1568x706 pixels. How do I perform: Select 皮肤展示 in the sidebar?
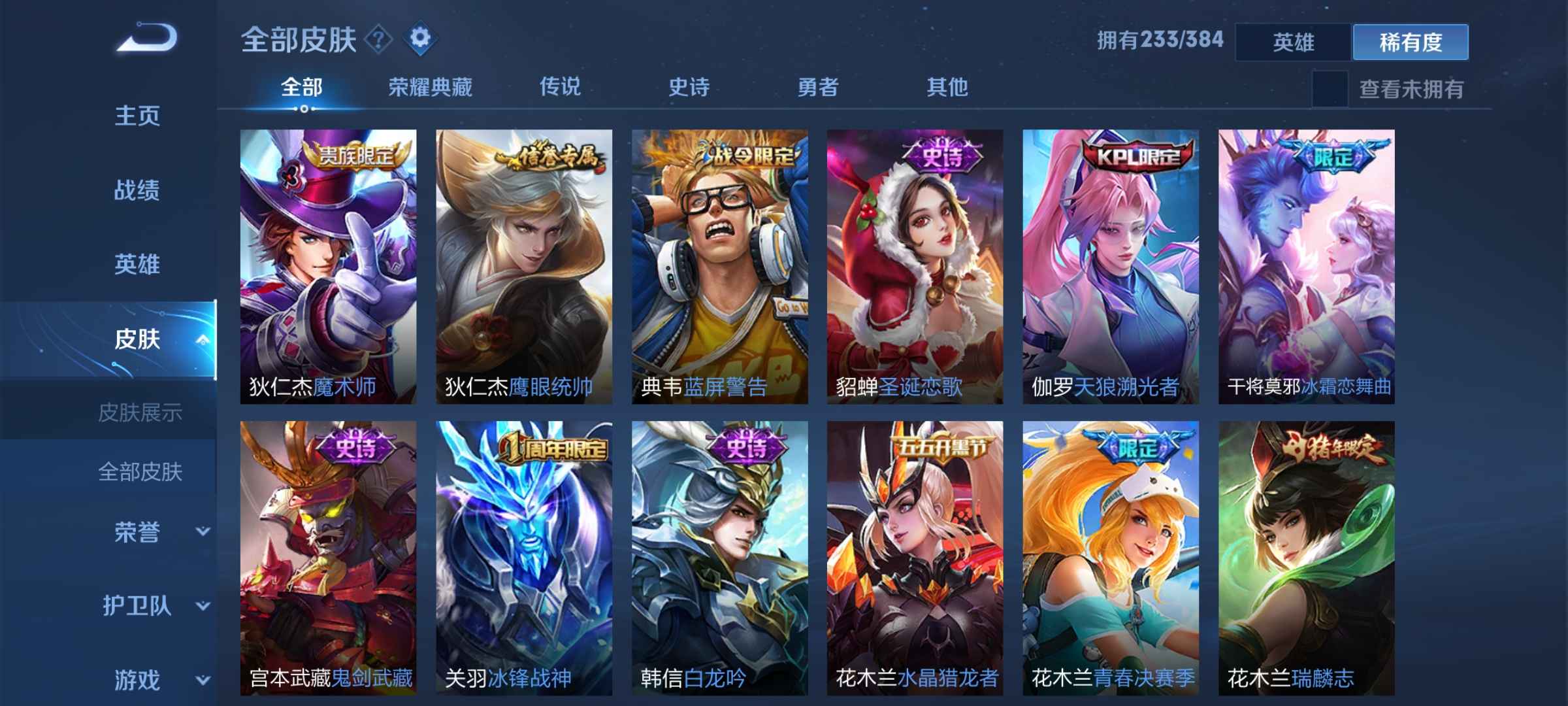142,411
